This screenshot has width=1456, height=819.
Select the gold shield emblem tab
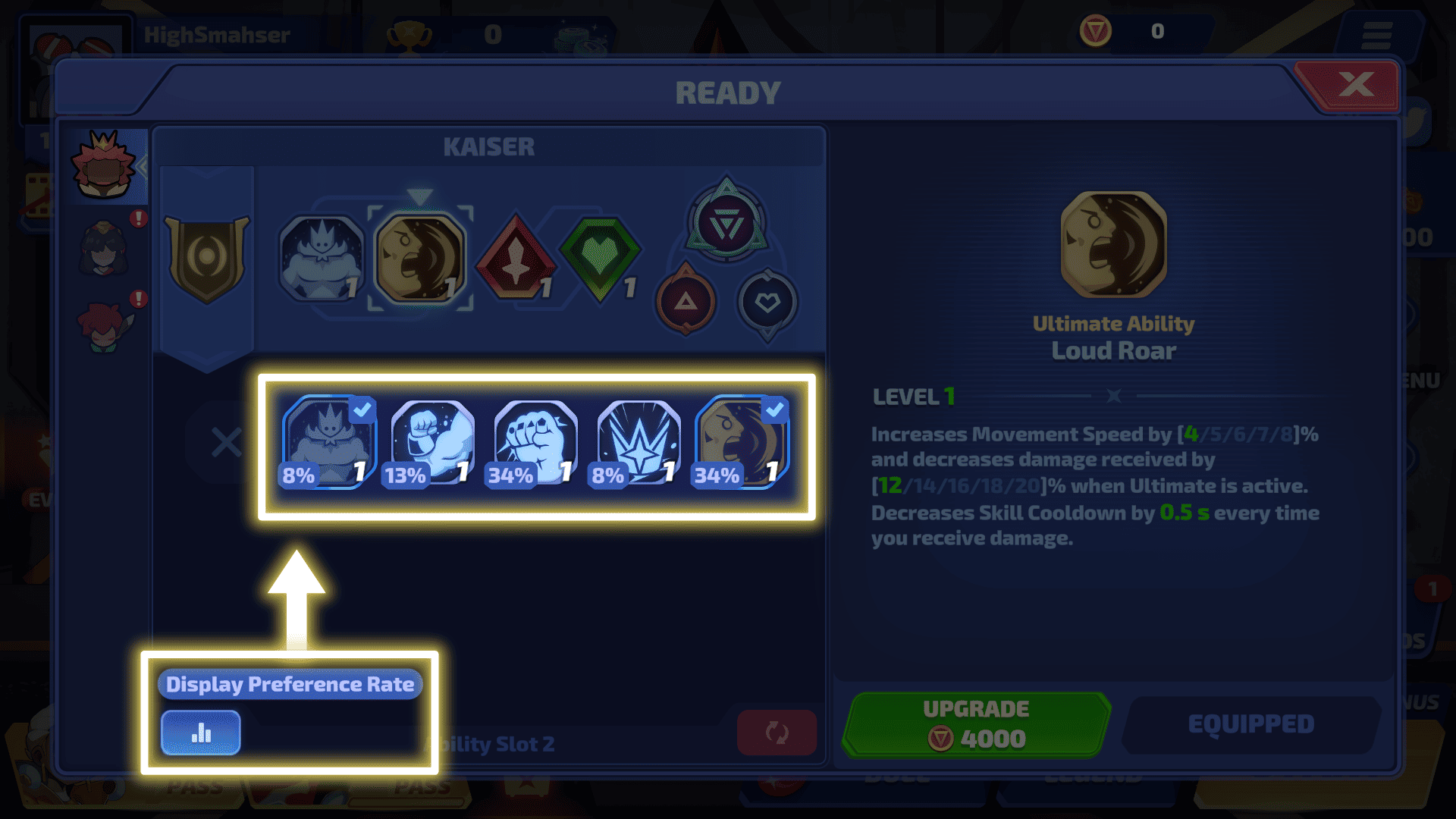(x=206, y=259)
